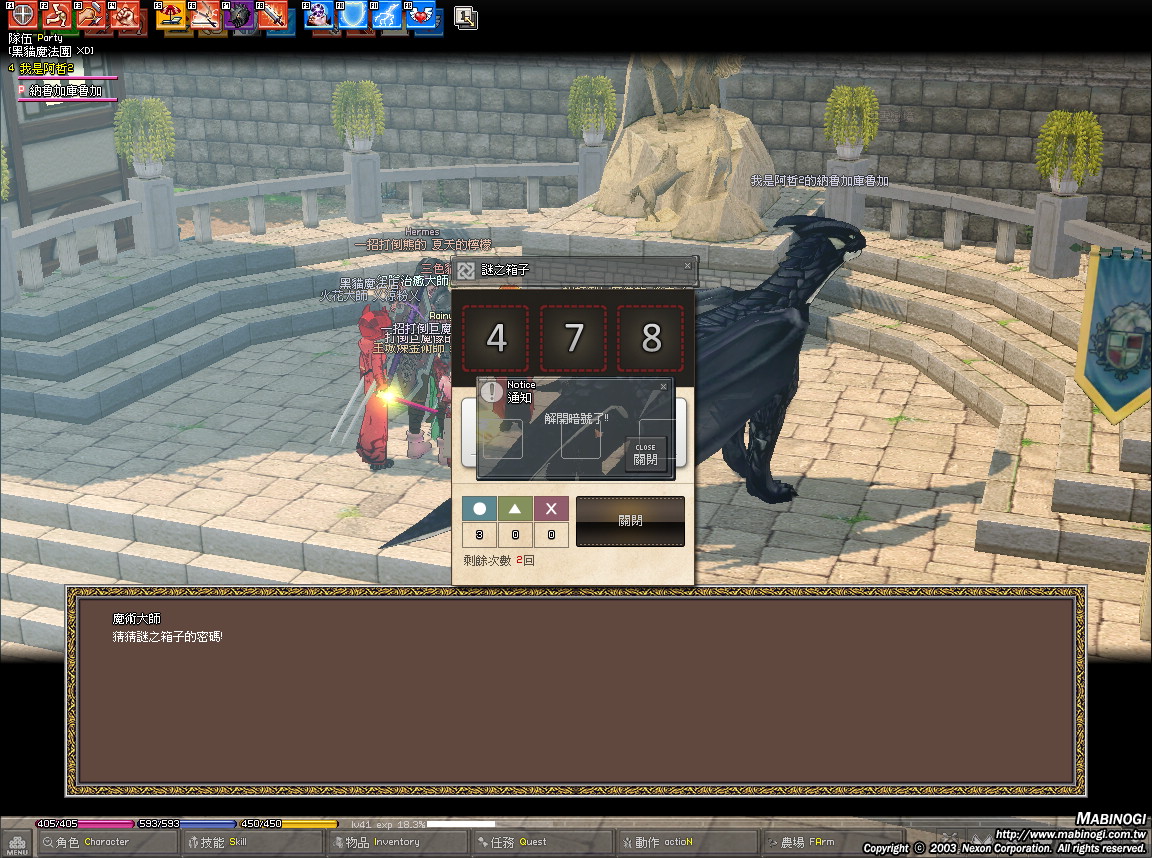Activate the F10 blue shield skill
Viewport: 1152px width, 858px height.
pos(353,16)
